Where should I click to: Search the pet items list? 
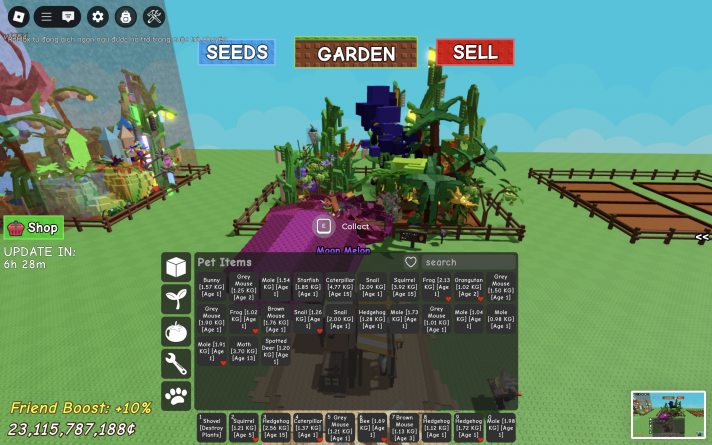pyautogui.click(x=467, y=262)
